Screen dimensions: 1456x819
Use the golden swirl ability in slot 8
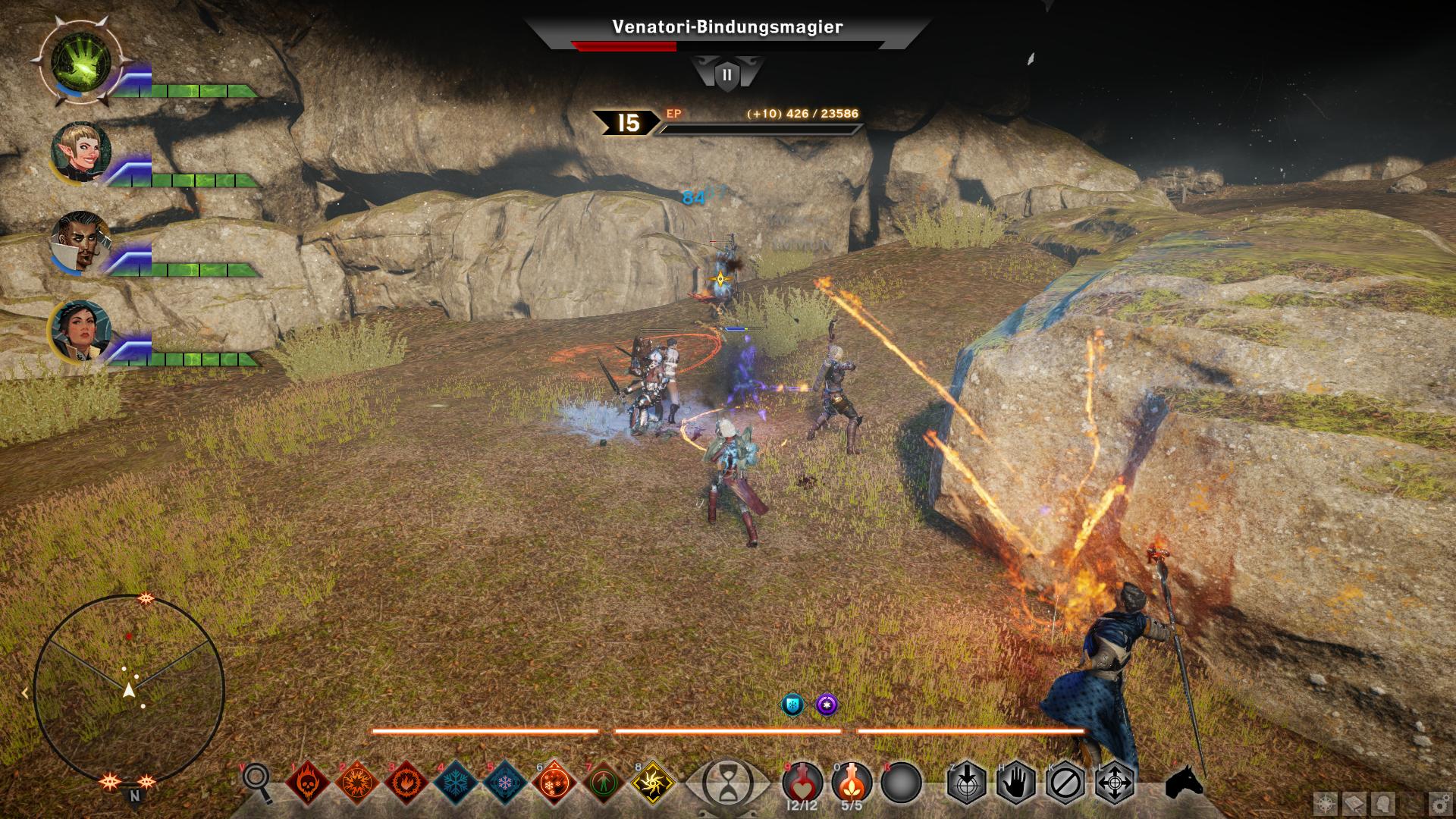pyautogui.click(x=653, y=782)
